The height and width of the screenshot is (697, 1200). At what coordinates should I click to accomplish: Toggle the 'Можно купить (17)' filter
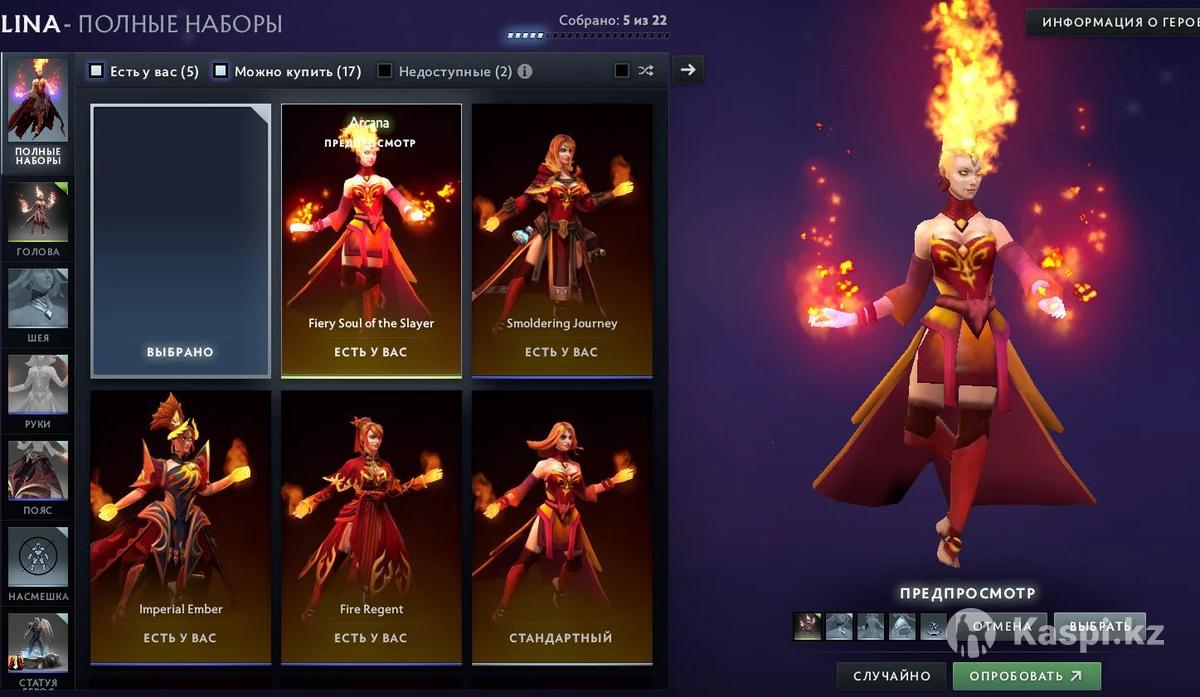pos(221,71)
